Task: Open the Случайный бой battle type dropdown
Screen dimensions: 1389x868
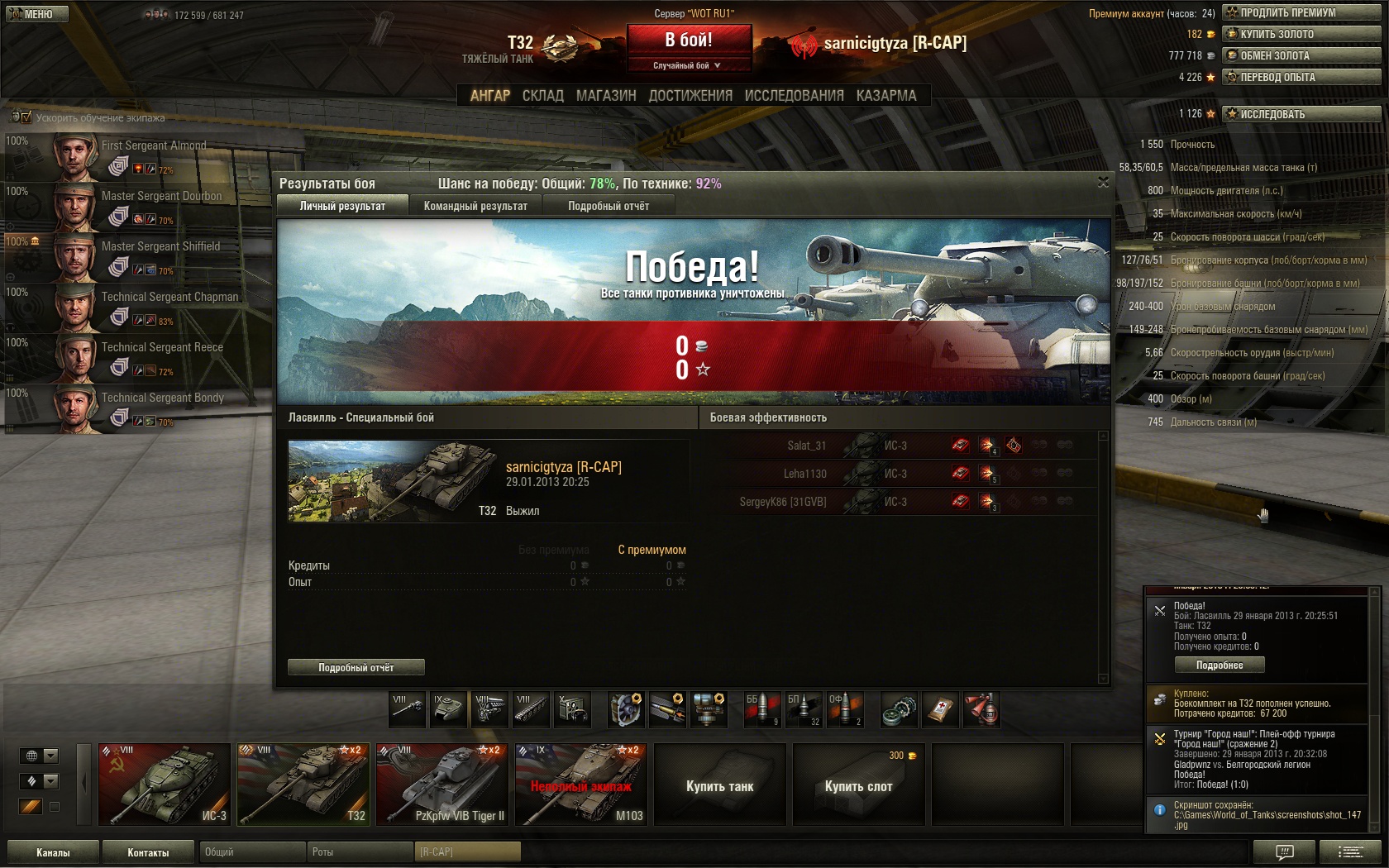Action: [x=688, y=65]
